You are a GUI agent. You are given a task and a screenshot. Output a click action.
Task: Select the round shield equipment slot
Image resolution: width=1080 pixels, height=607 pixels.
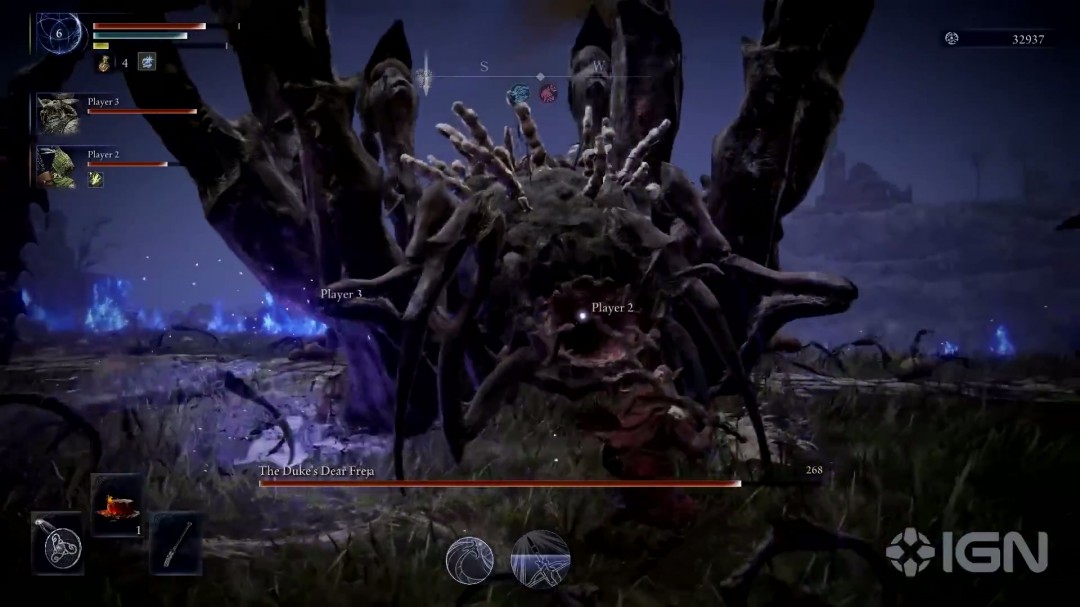[57, 543]
